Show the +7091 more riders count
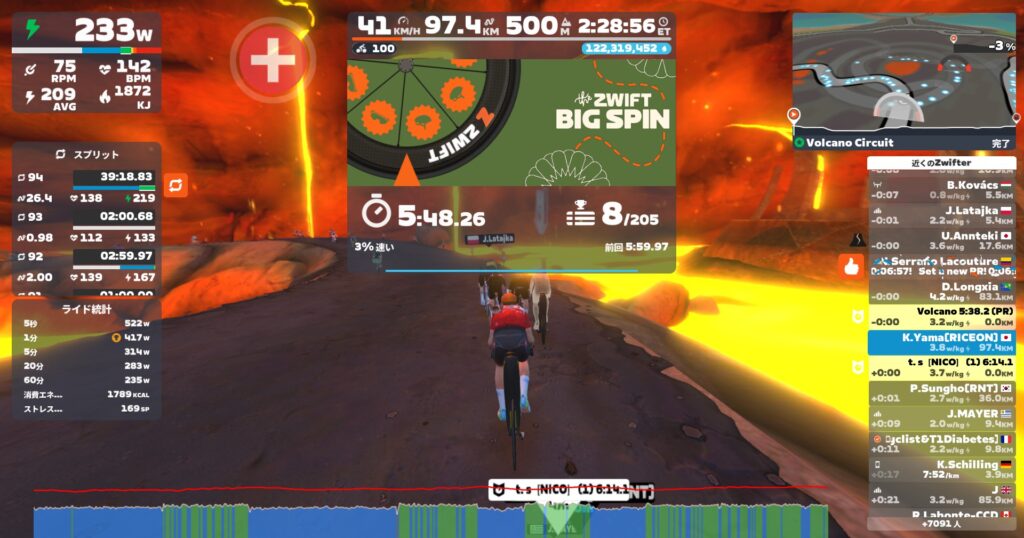Screen dimensions: 1024x538 [941, 523]
